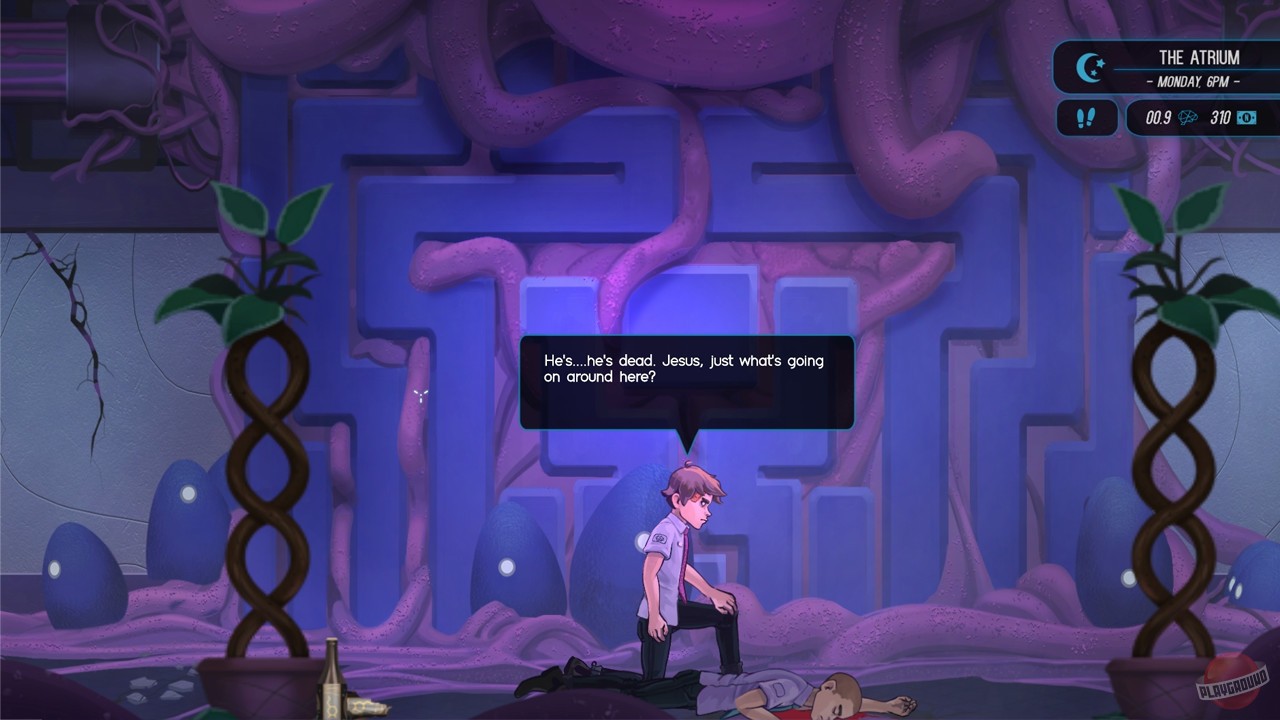This screenshot has height=720, width=1280.
Task: Click the 310 money counter
Action: [x=1223, y=117]
